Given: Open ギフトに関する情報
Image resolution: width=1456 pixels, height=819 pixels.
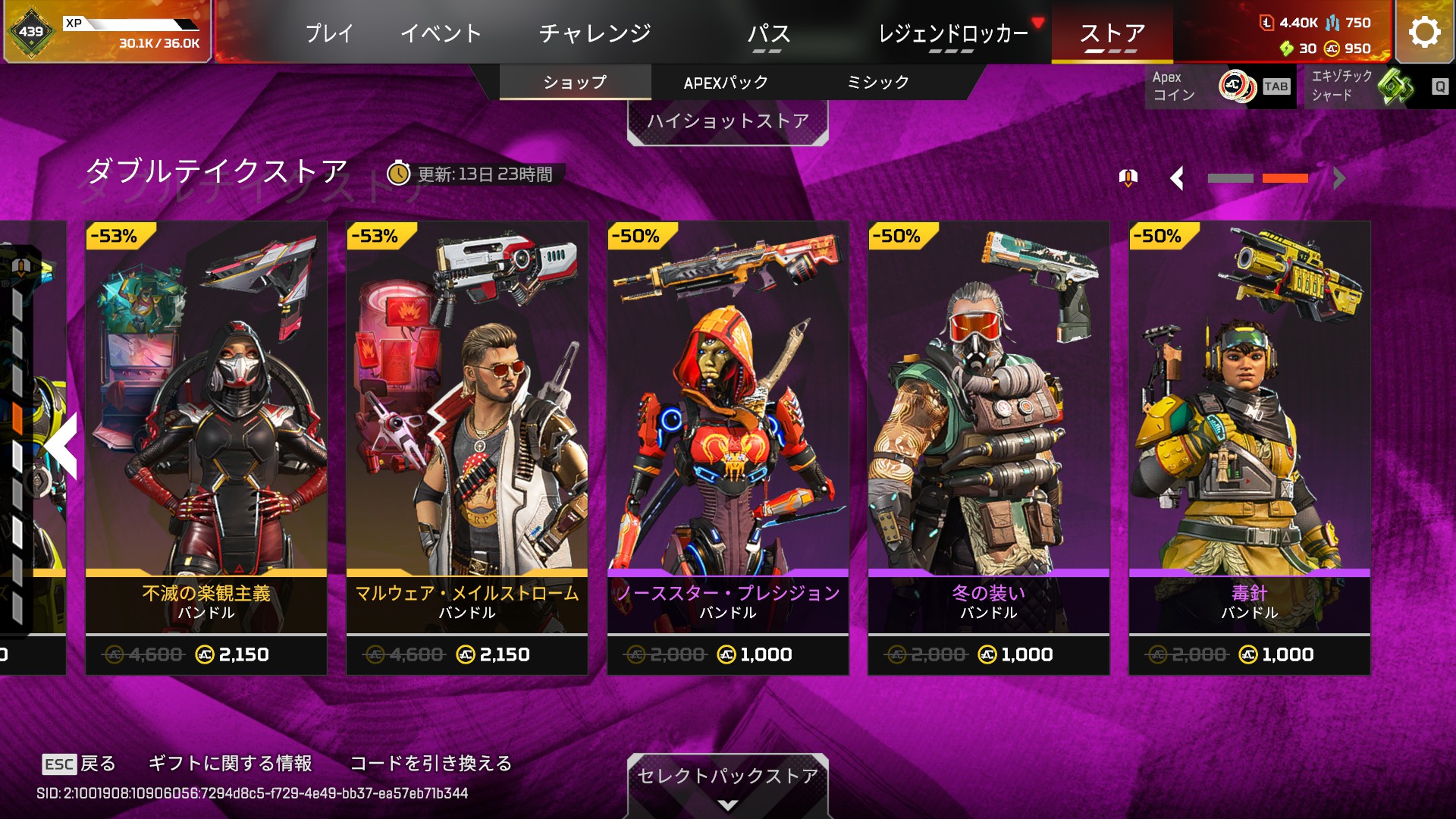Looking at the screenshot, I should (x=230, y=763).
